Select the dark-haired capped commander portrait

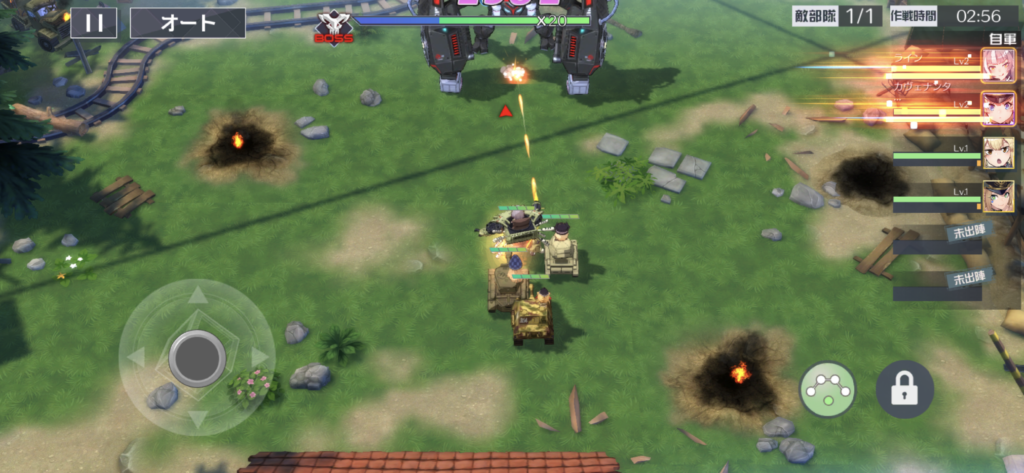(x=997, y=107)
